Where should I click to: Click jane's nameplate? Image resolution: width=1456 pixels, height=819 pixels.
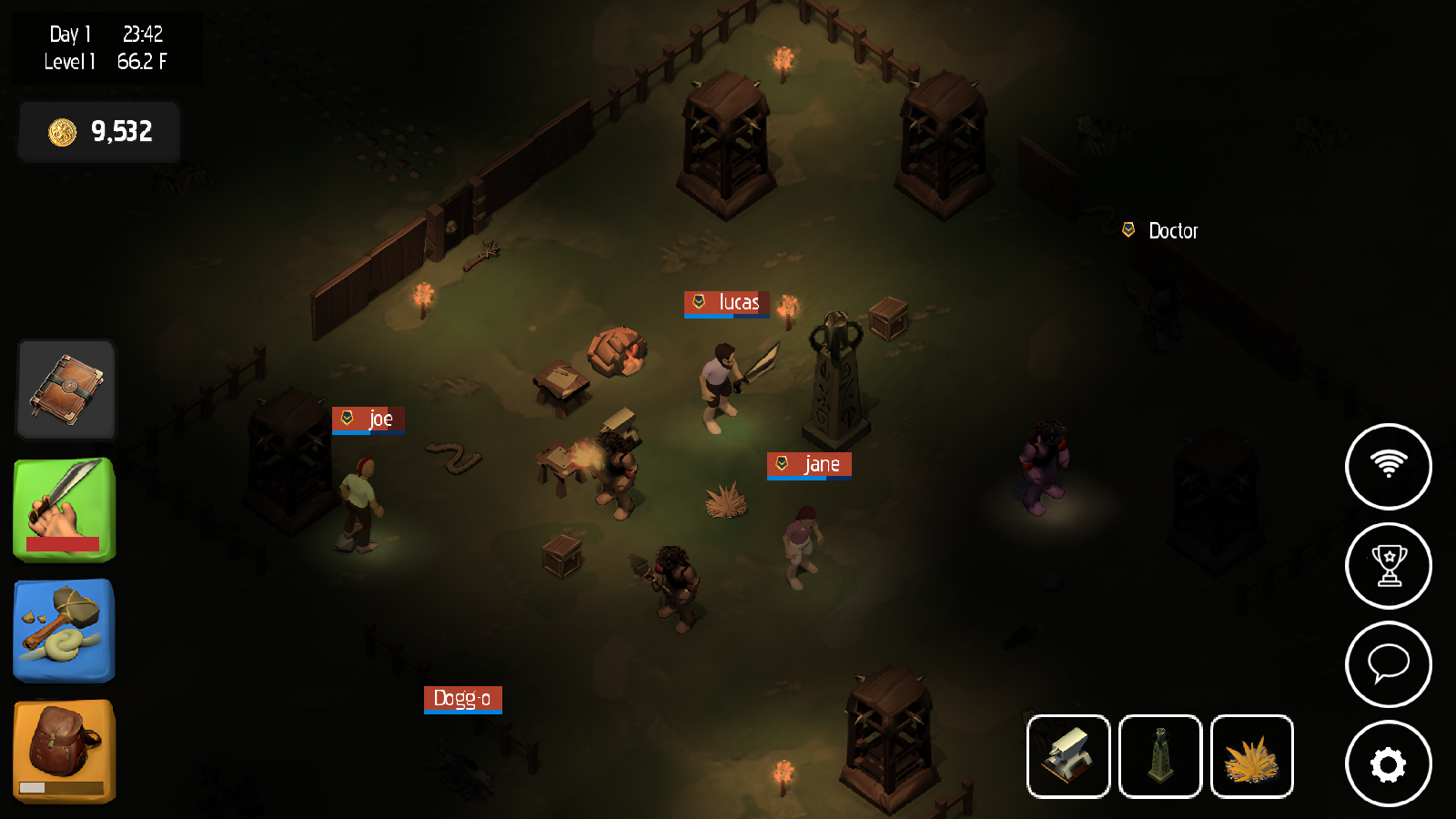pyautogui.click(x=809, y=464)
